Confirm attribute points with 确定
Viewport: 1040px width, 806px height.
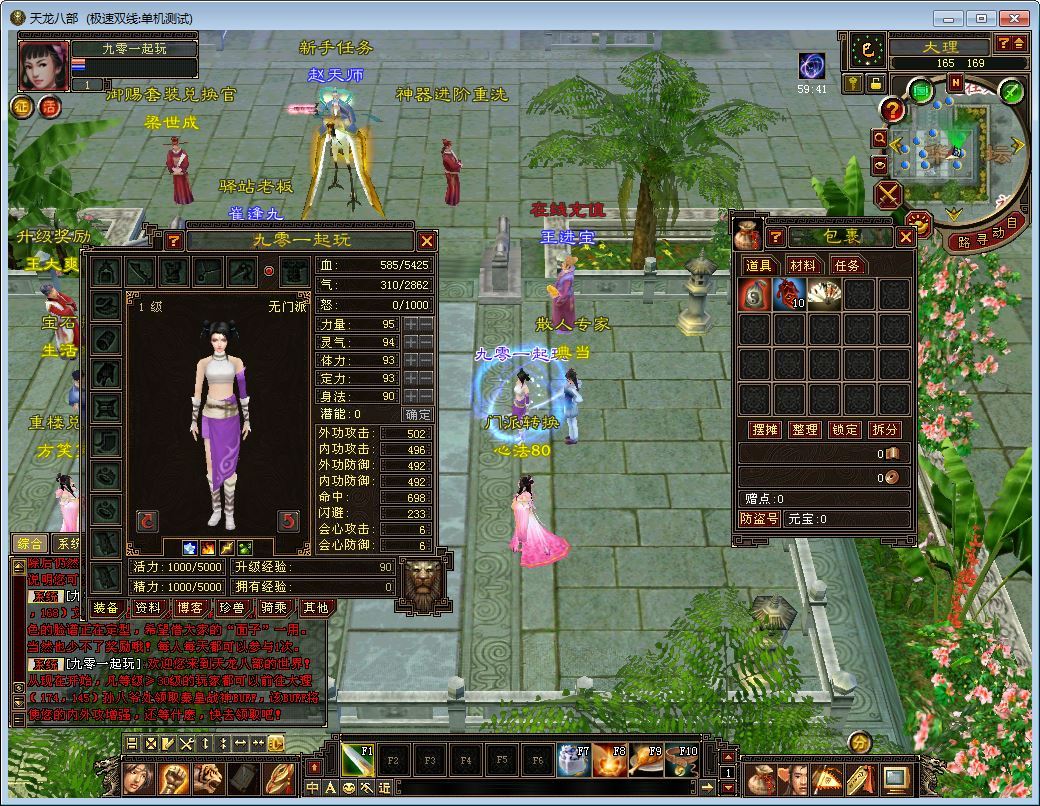pos(418,414)
